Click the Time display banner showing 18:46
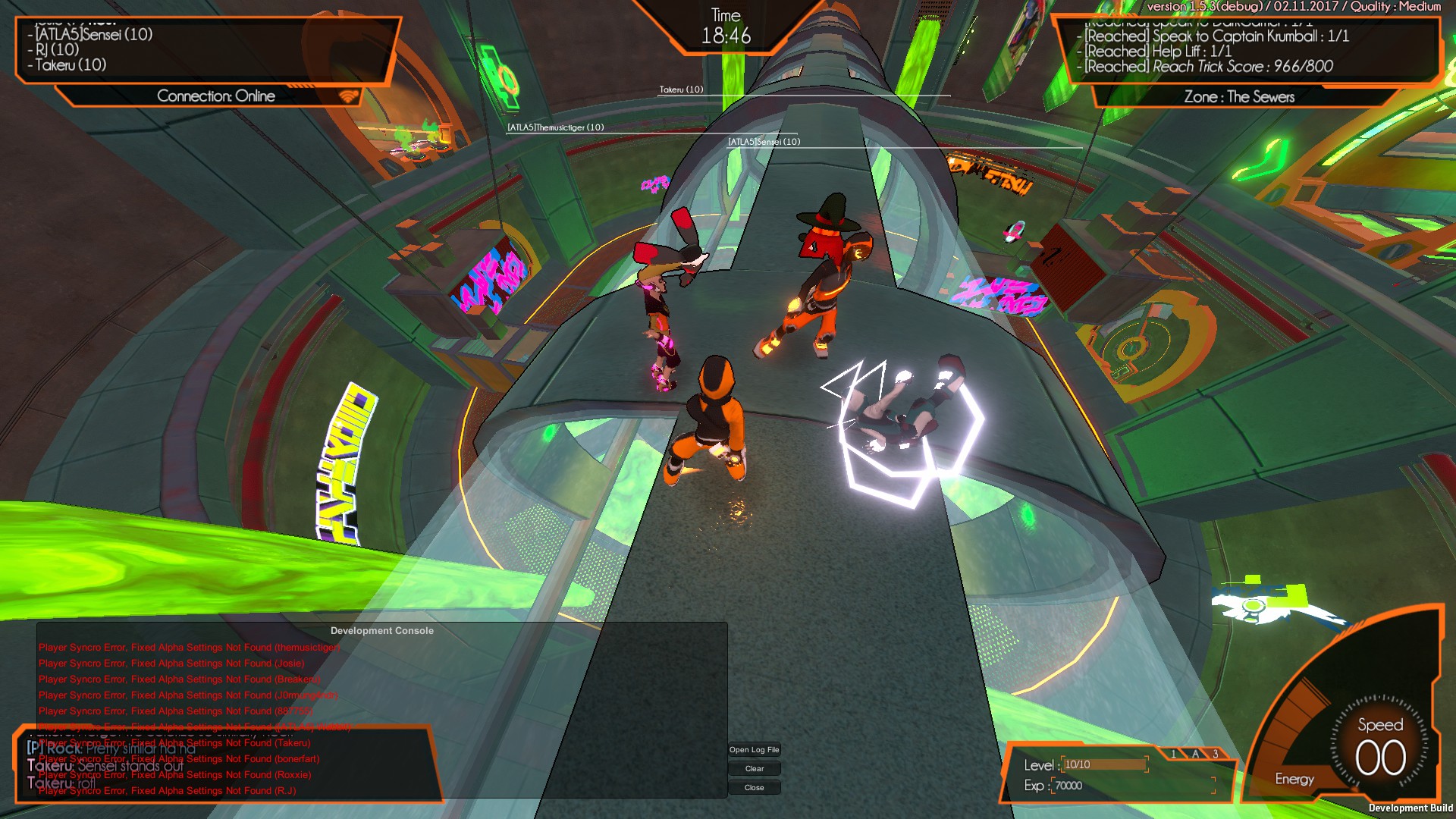Image resolution: width=1456 pixels, height=819 pixels. (x=726, y=25)
